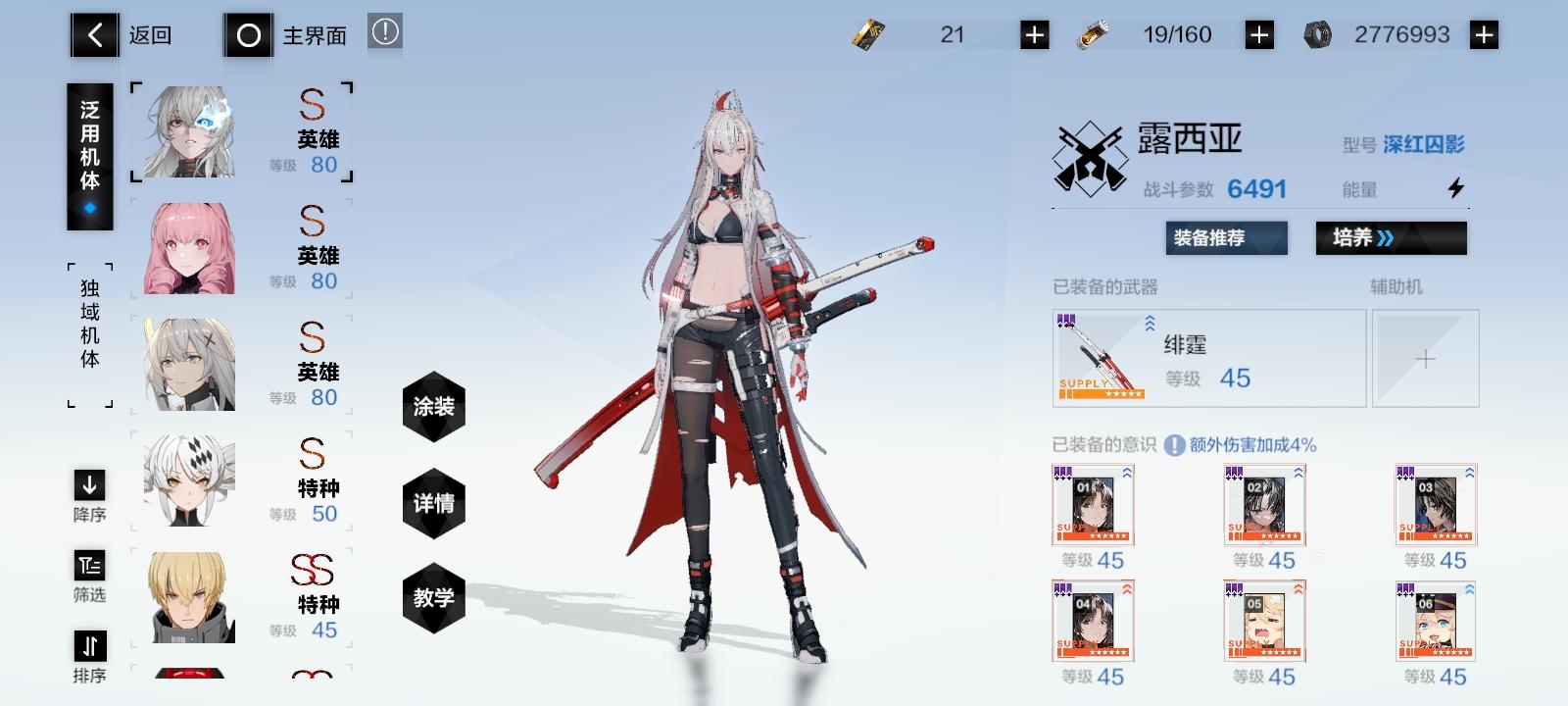Click the black card currency icon in top bar
The height and width of the screenshot is (706, 1568).
pos(867,33)
